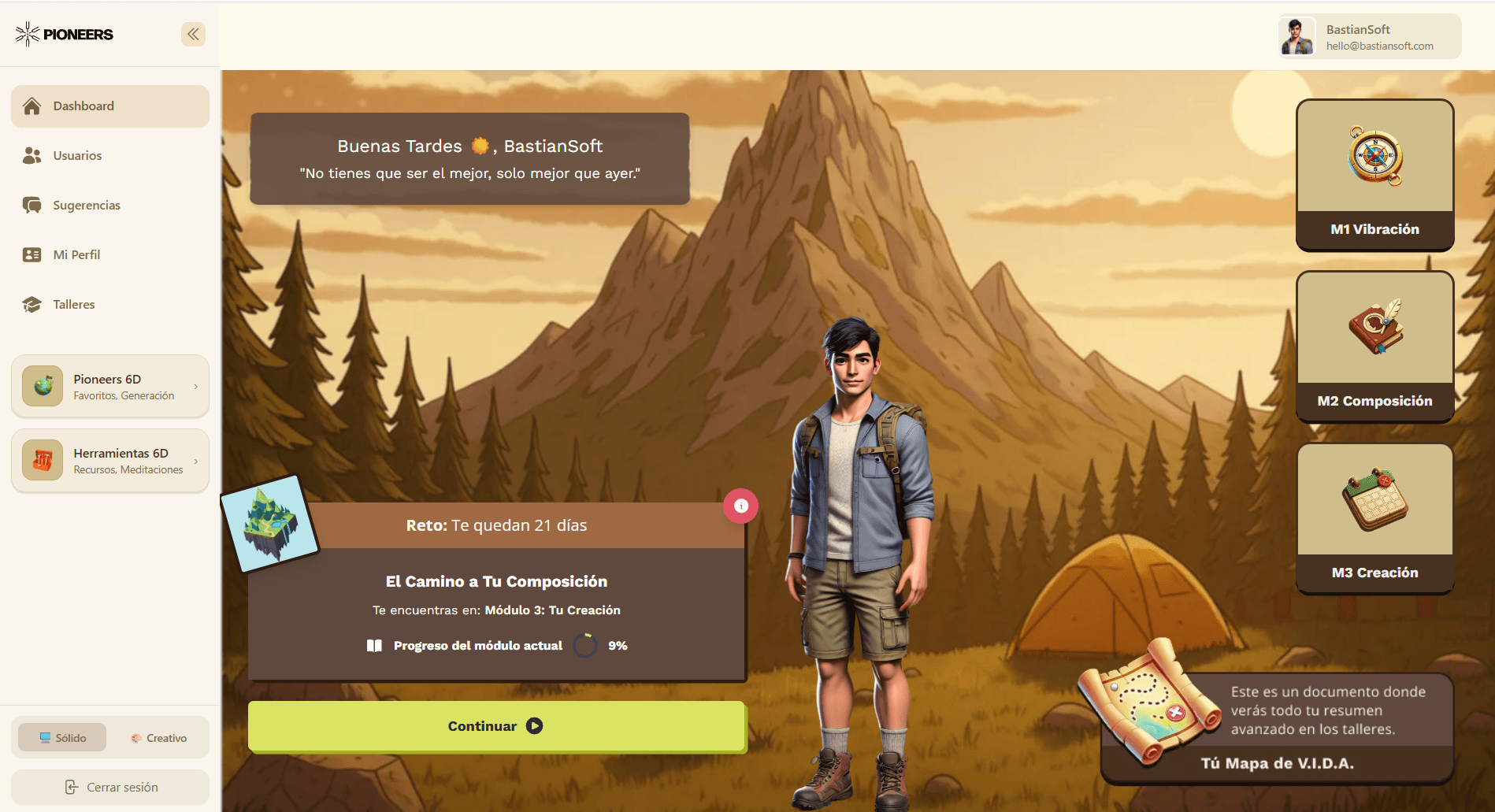Switch the theme to Creativo

[159, 737]
